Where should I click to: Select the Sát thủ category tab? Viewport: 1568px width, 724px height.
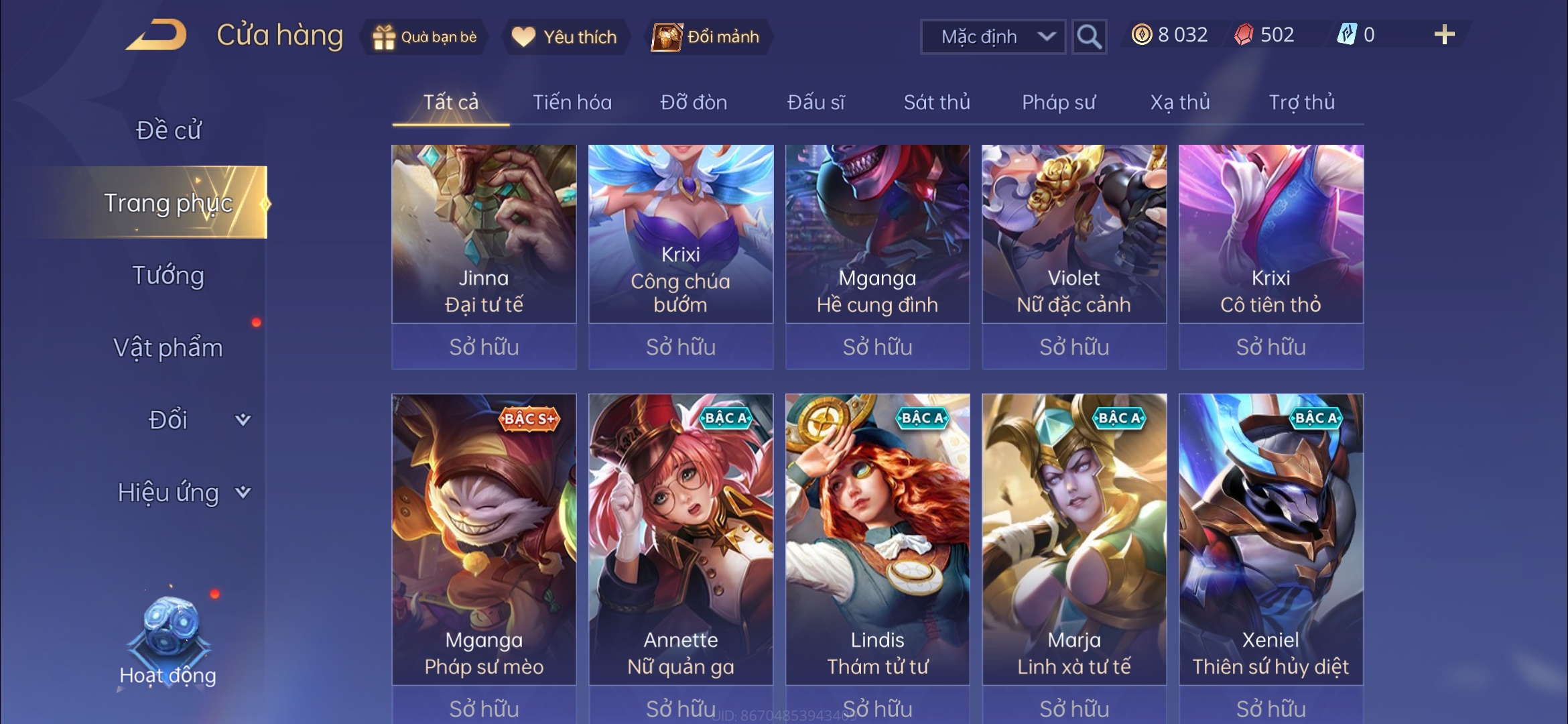click(x=936, y=103)
